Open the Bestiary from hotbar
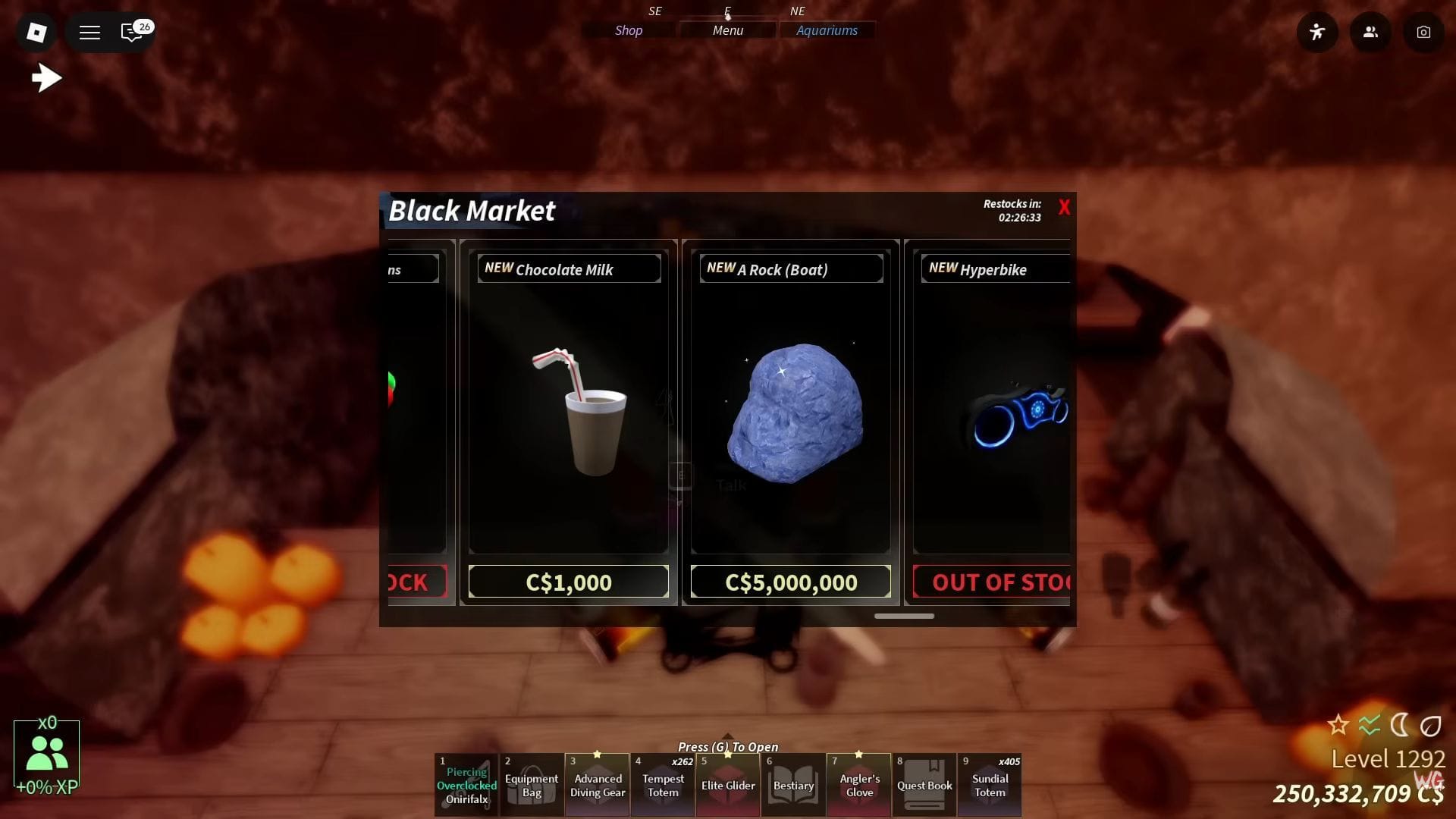This screenshot has width=1456, height=819. [x=793, y=785]
